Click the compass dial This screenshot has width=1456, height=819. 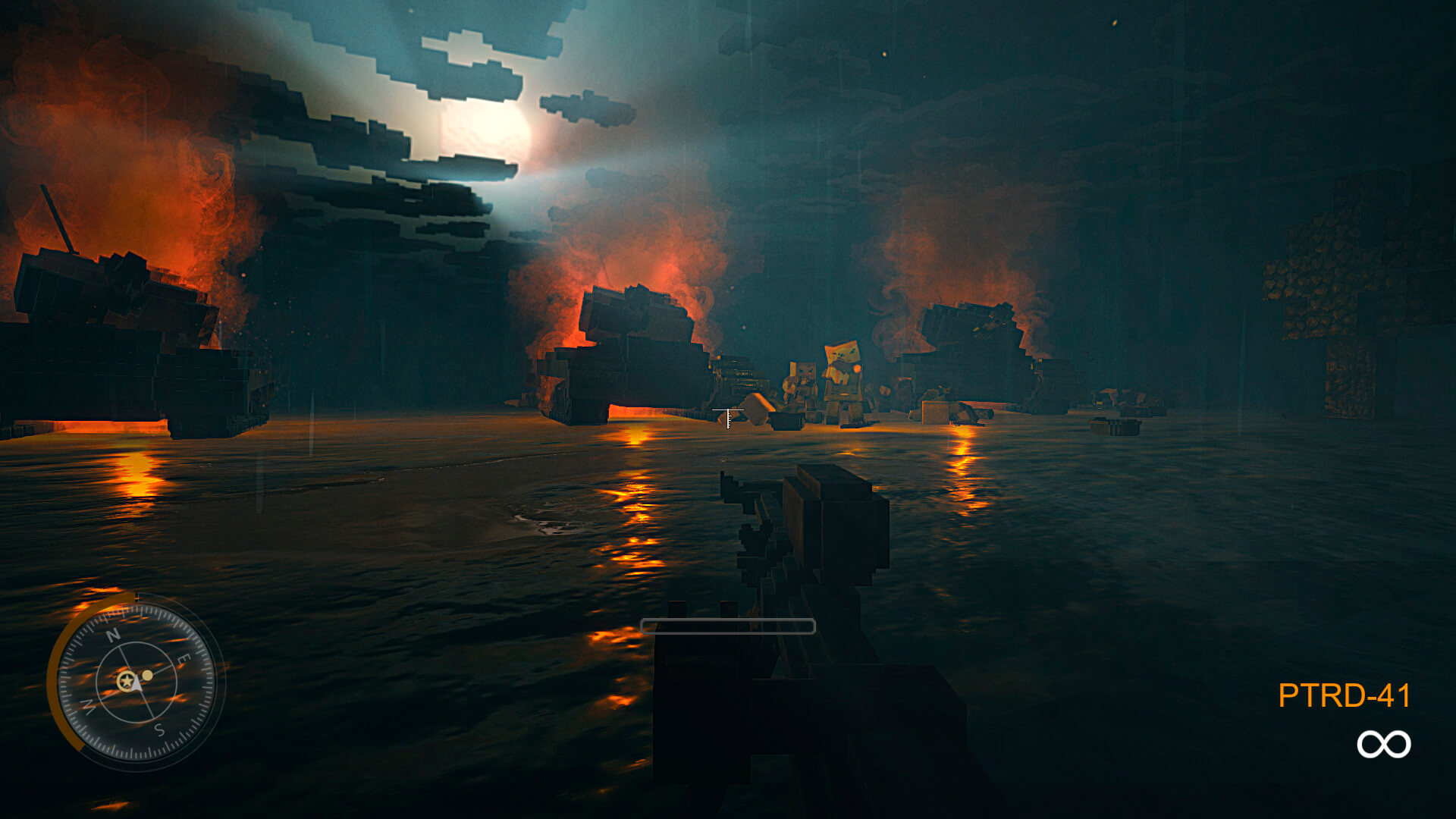pyautogui.click(x=136, y=681)
